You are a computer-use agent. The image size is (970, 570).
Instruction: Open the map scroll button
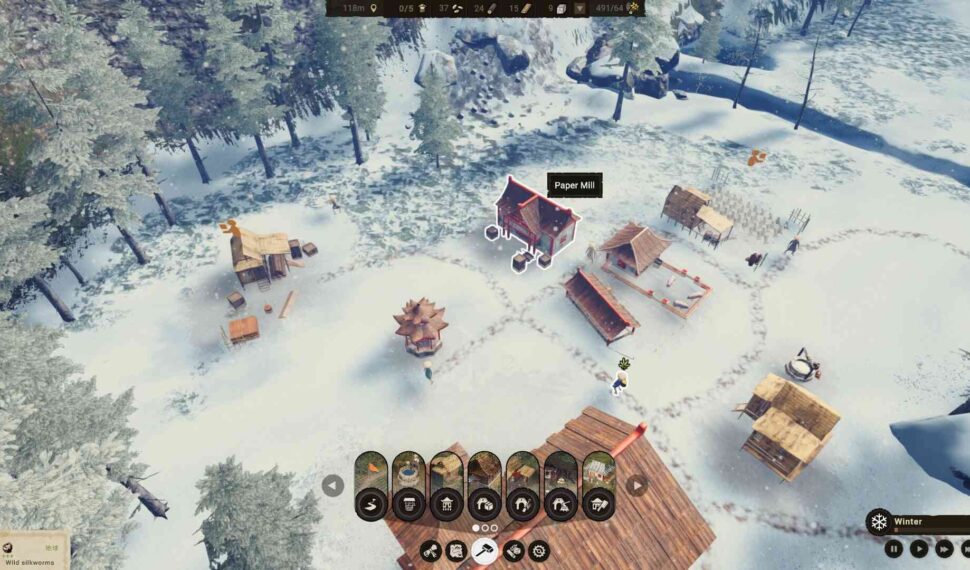(457, 550)
